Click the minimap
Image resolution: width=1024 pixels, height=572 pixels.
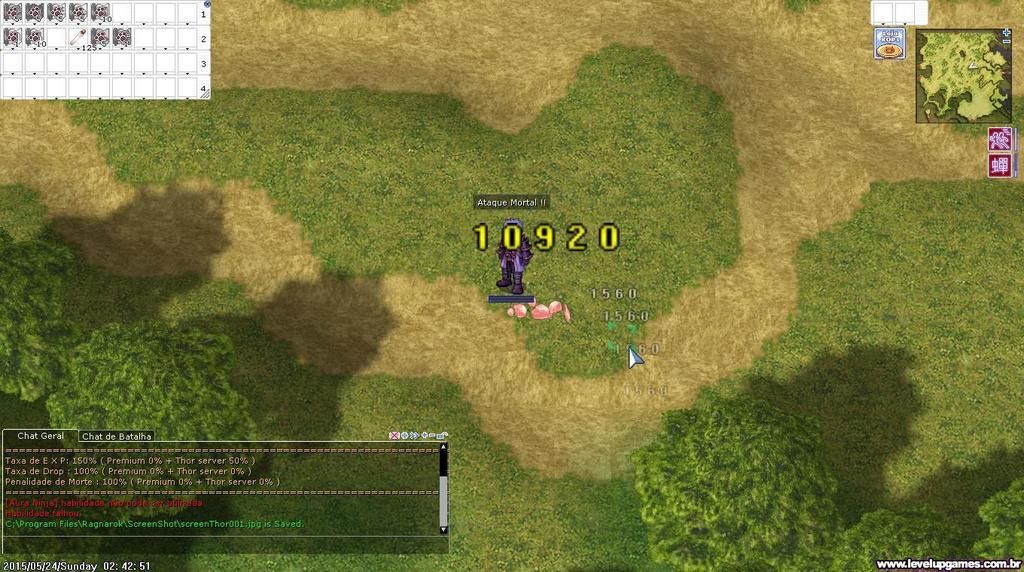point(962,75)
